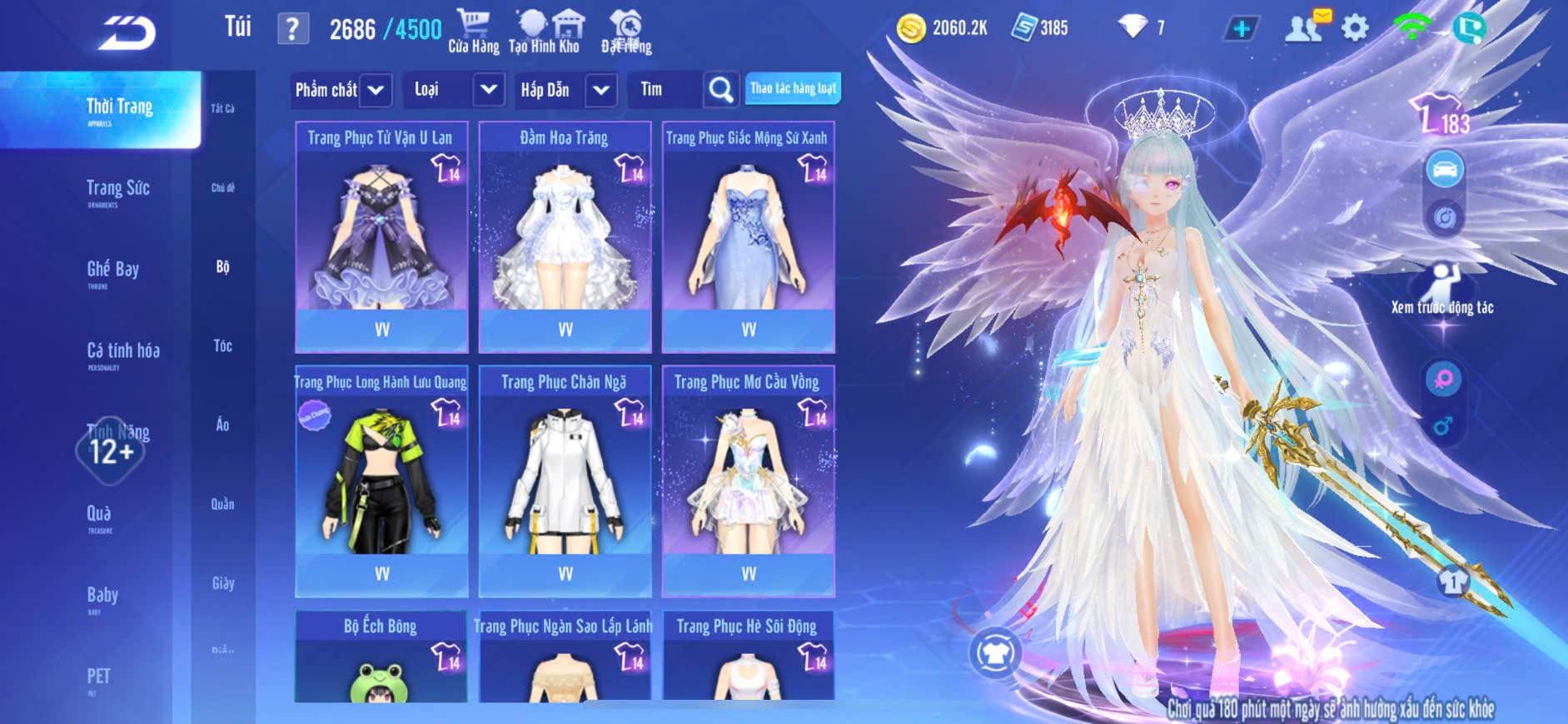The height and width of the screenshot is (724, 1568).
Task: Activate the Thao tác hàng loạt button
Action: point(793,88)
